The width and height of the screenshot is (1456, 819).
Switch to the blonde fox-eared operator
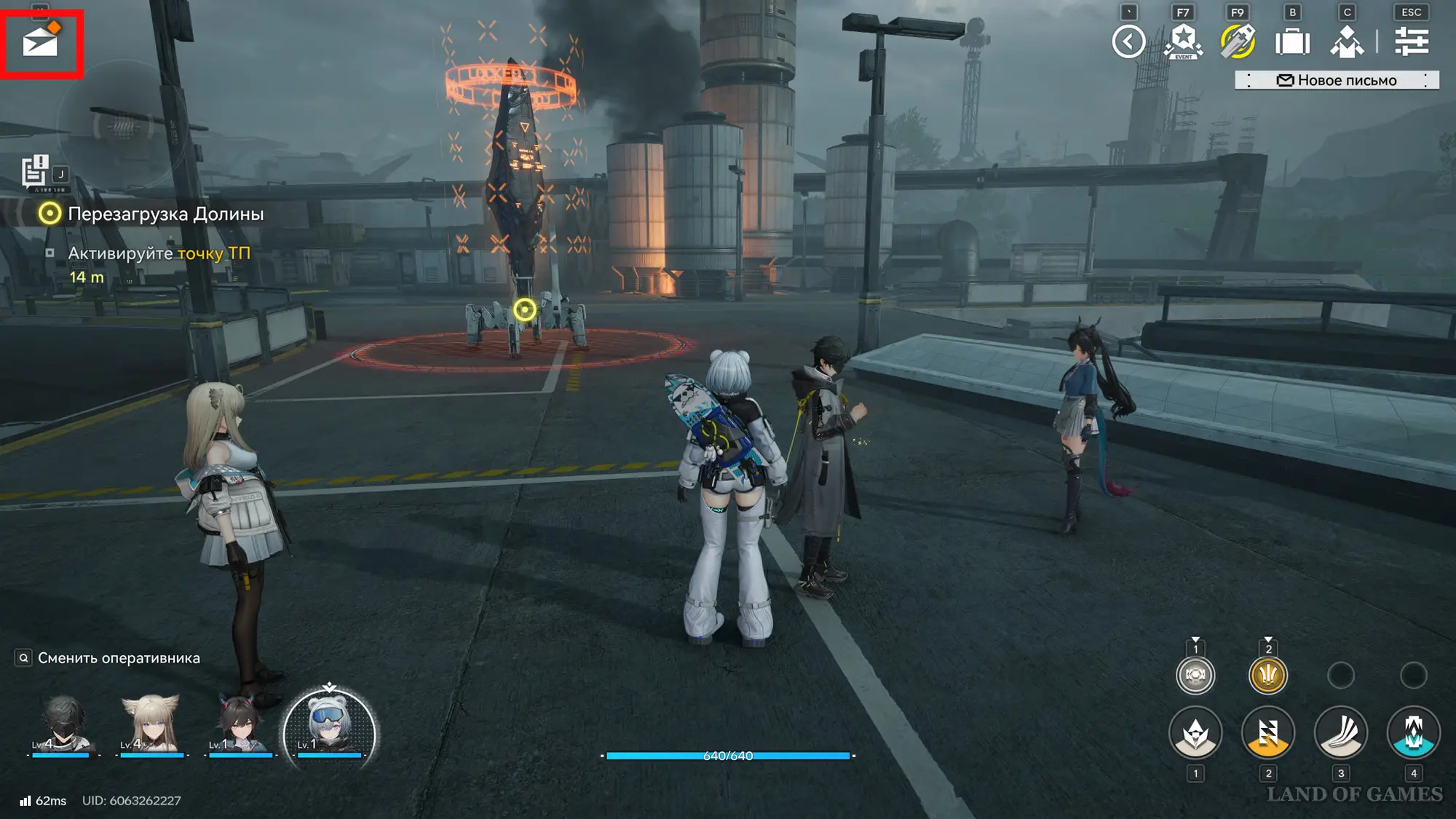151,724
